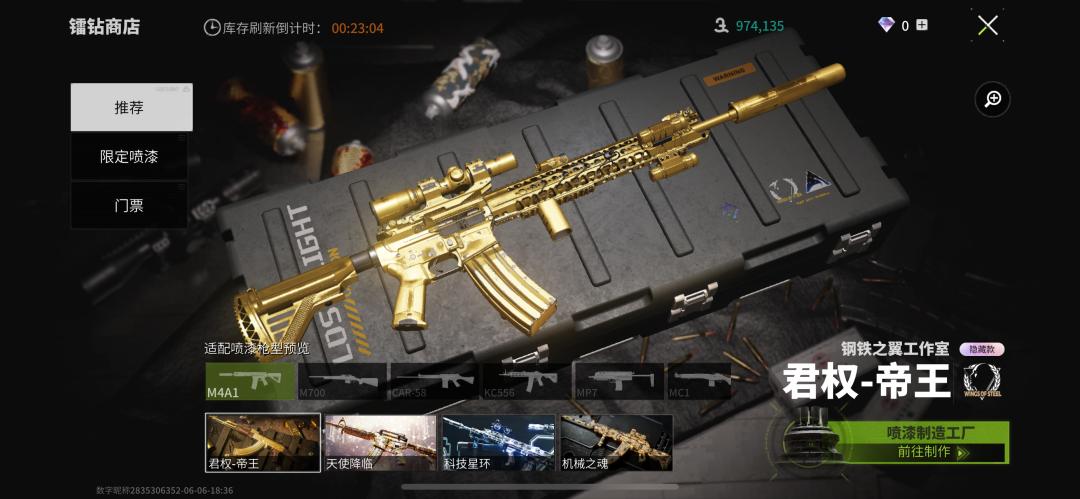Choose the 天使降临 skin thumbnail
Viewport: 1080px width, 499px height.
point(380,442)
